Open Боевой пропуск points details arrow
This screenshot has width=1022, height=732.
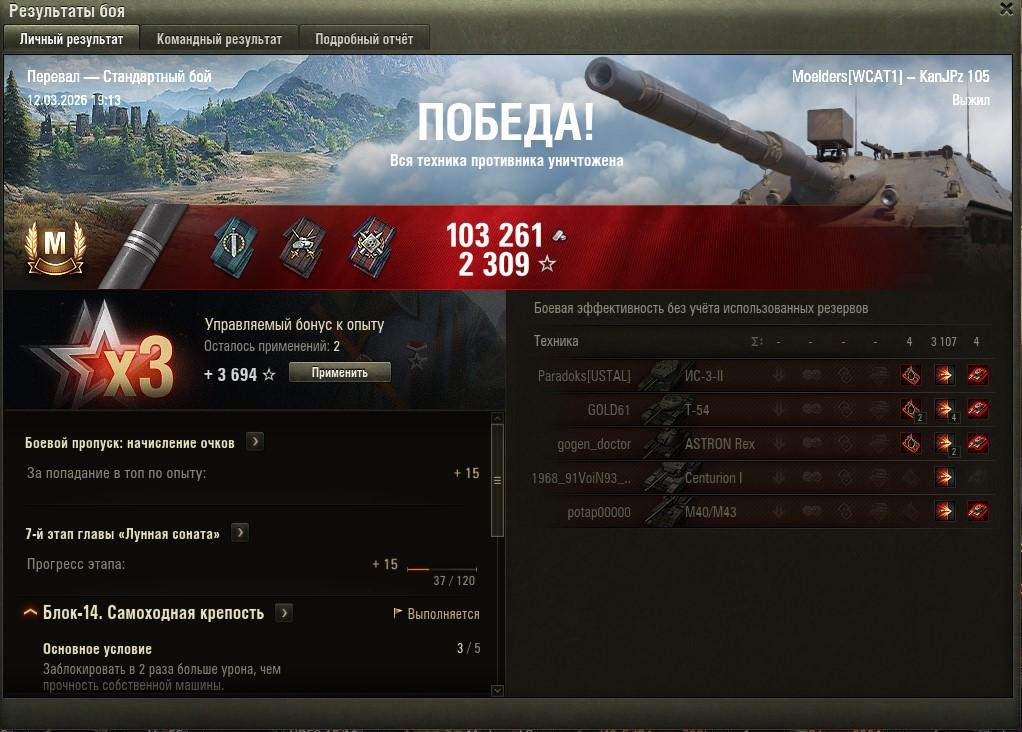click(x=255, y=442)
